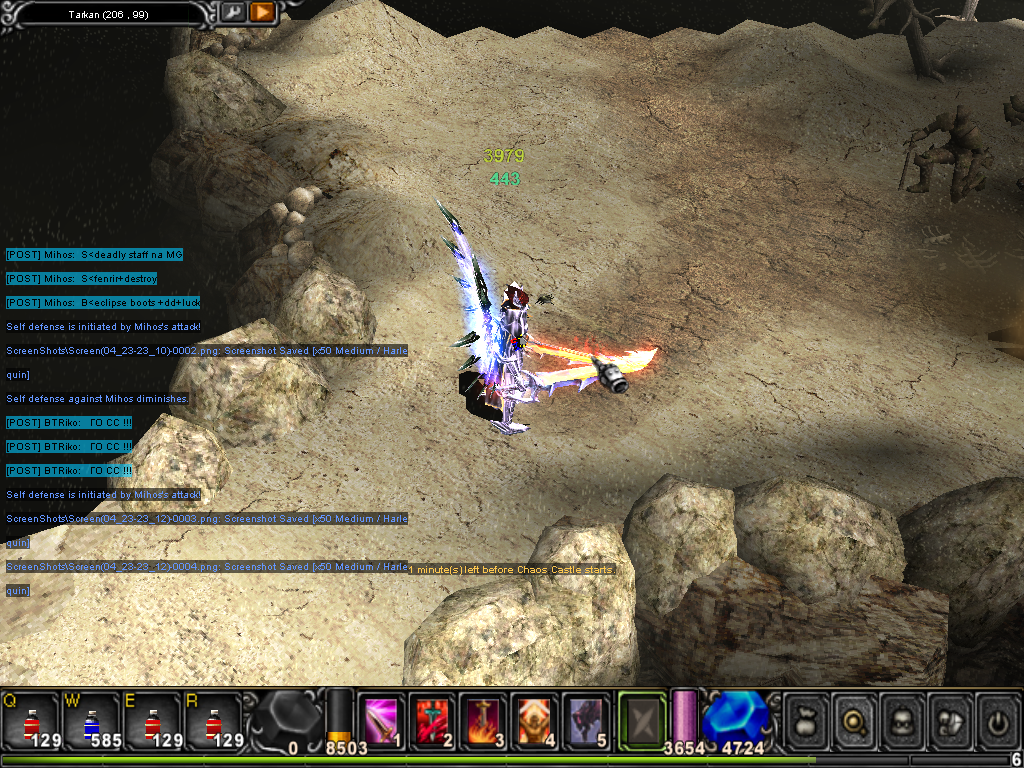The image size is (1024, 768).
Task: Use the Q slot red health potion
Action: (32, 720)
